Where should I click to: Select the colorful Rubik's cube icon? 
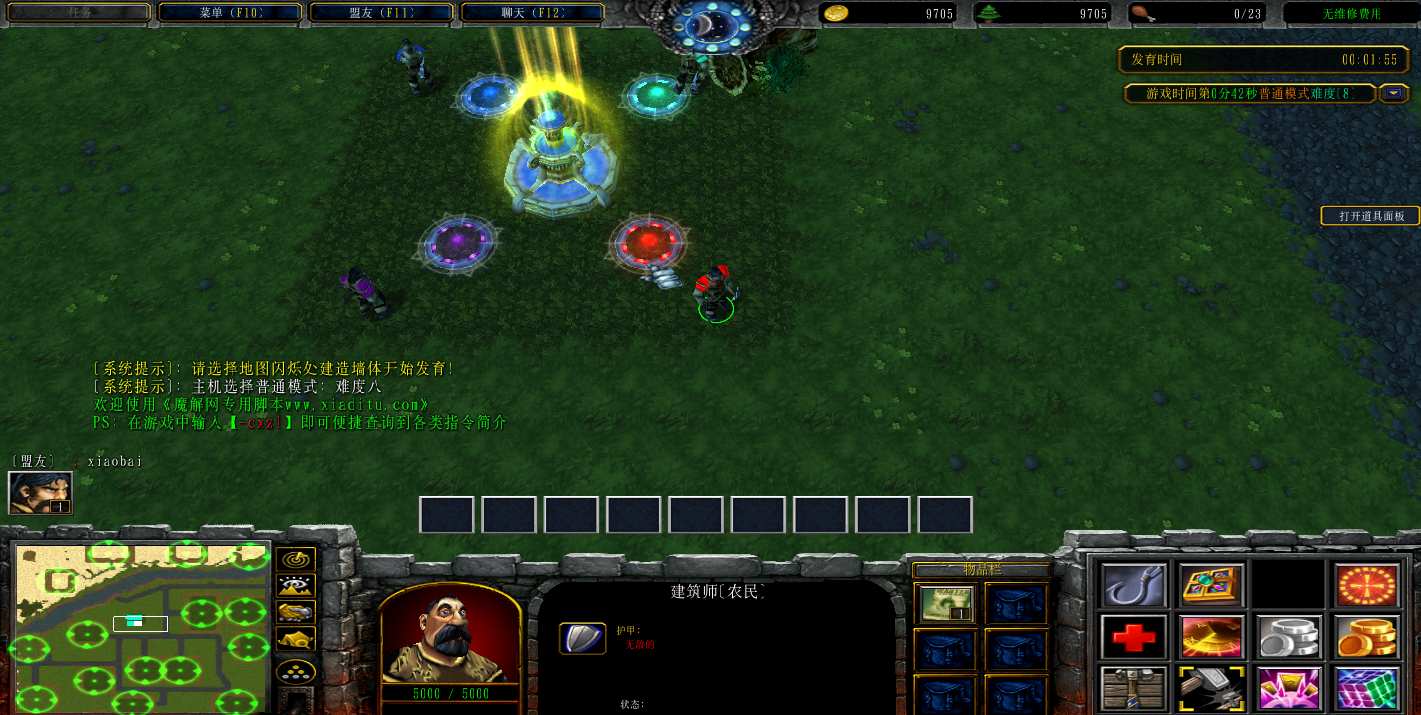[x=1367, y=688]
